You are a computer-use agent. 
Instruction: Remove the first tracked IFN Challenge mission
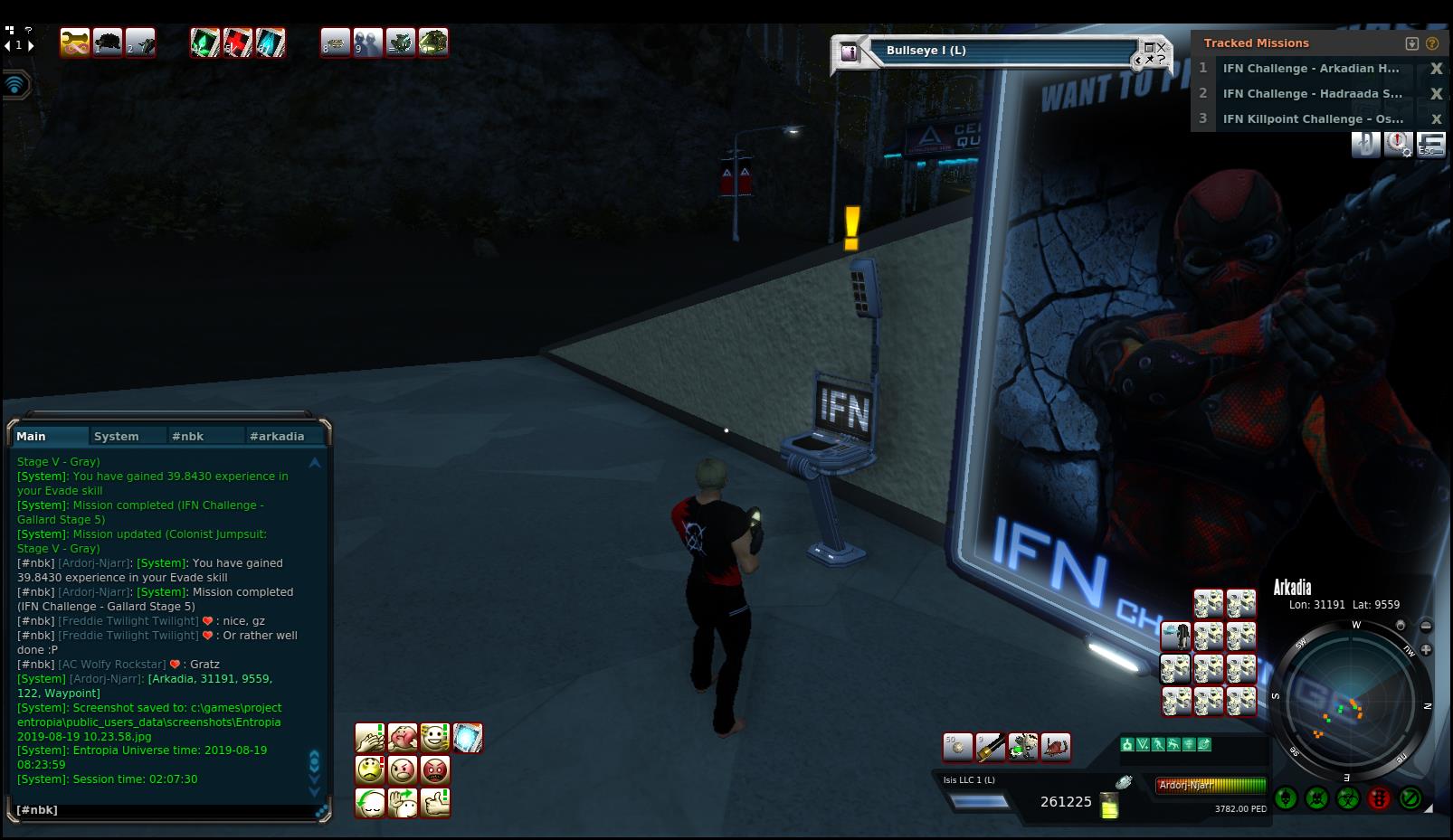(x=1436, y=69)
